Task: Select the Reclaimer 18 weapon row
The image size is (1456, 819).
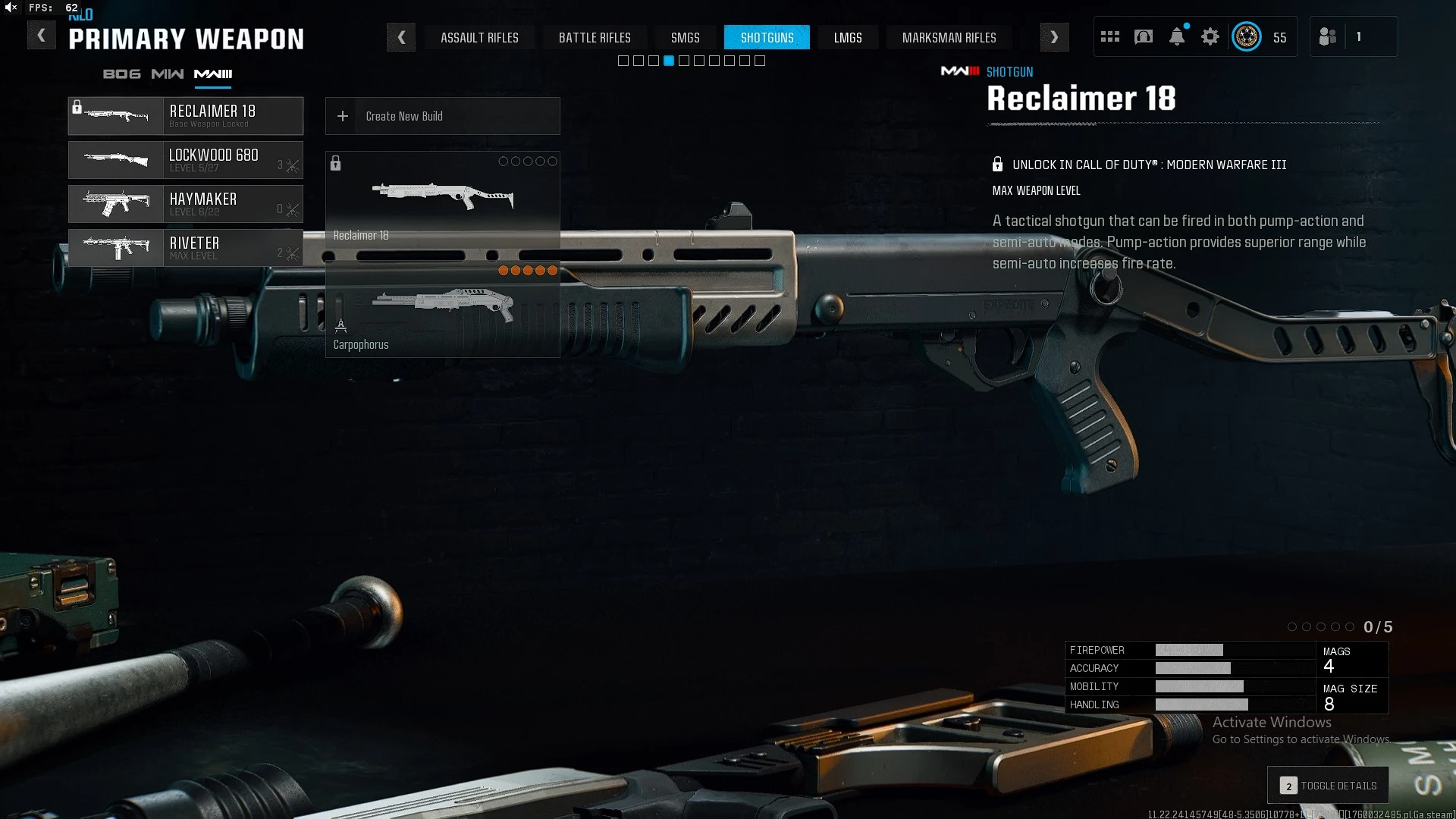Action: click(186, 116)
